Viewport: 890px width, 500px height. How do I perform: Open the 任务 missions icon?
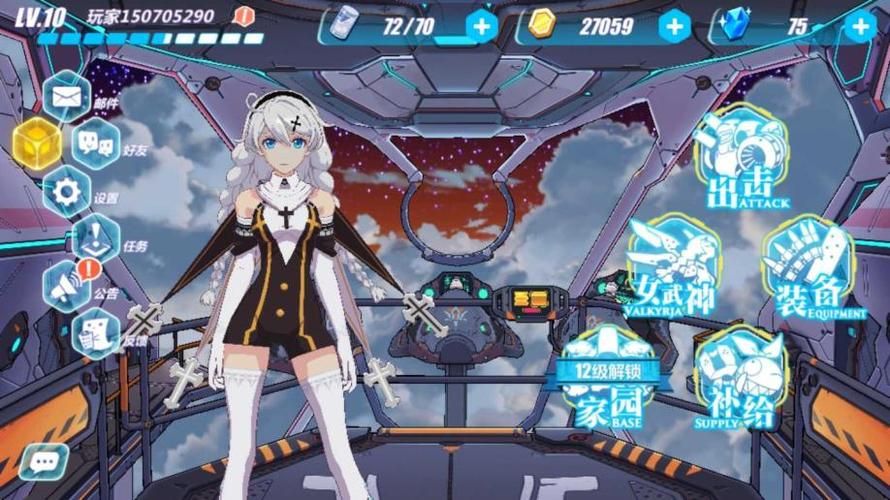click(97, 239)
